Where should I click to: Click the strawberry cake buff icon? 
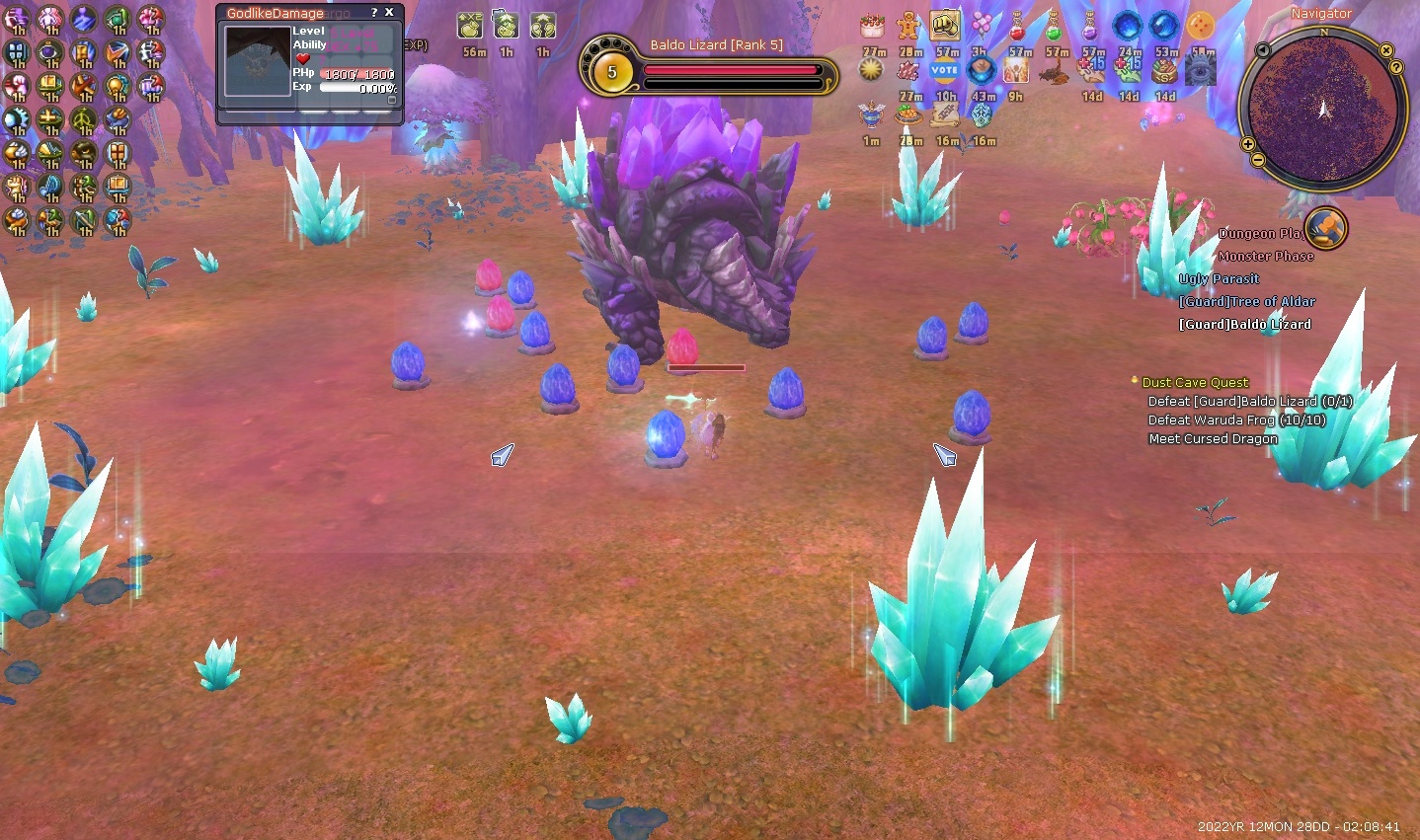tap(872, 27)
